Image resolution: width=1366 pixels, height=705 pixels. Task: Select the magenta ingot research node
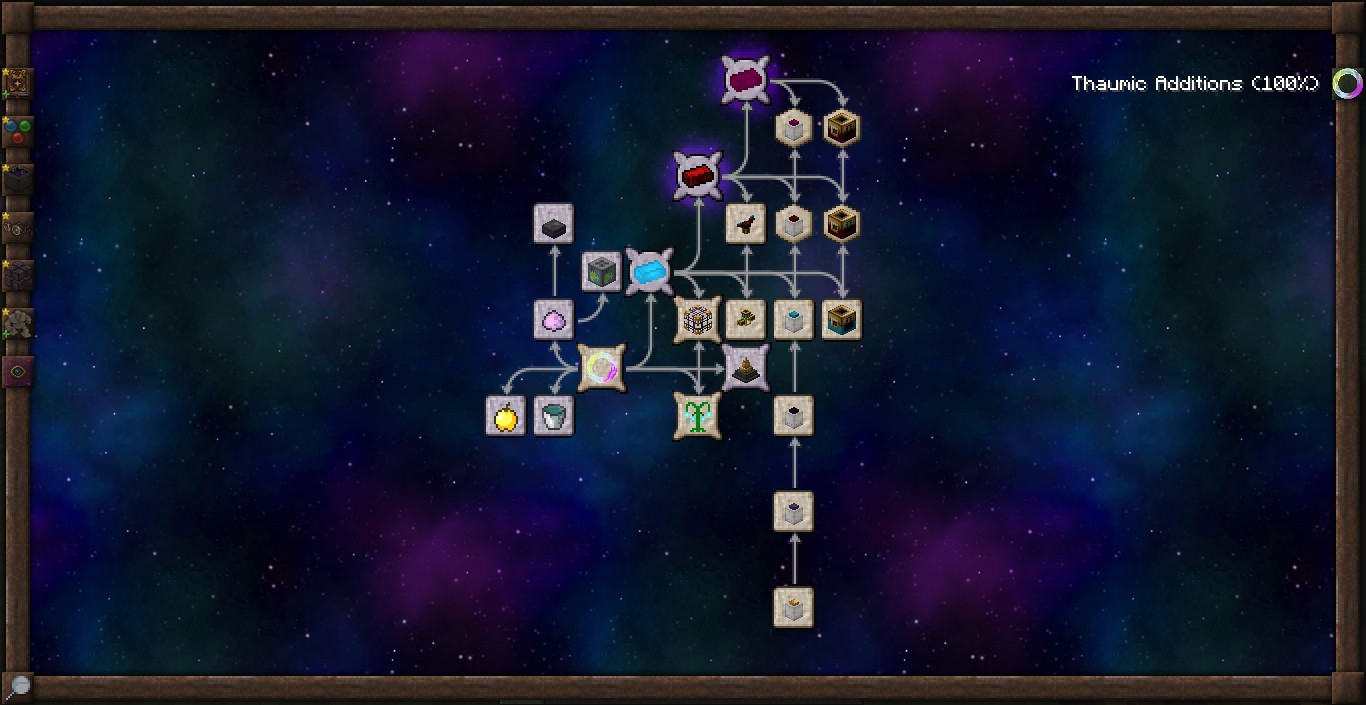pyautogui.click(x=746, y=80)
